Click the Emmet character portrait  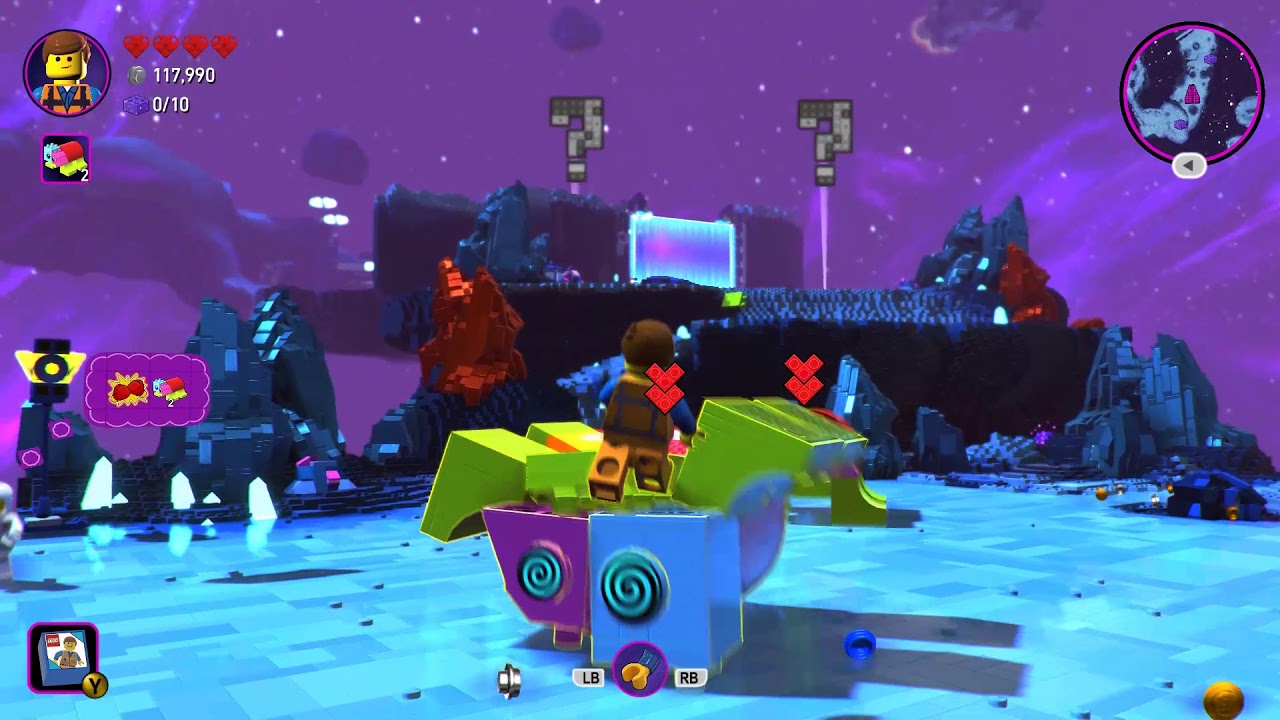click(x=67, y=73)
